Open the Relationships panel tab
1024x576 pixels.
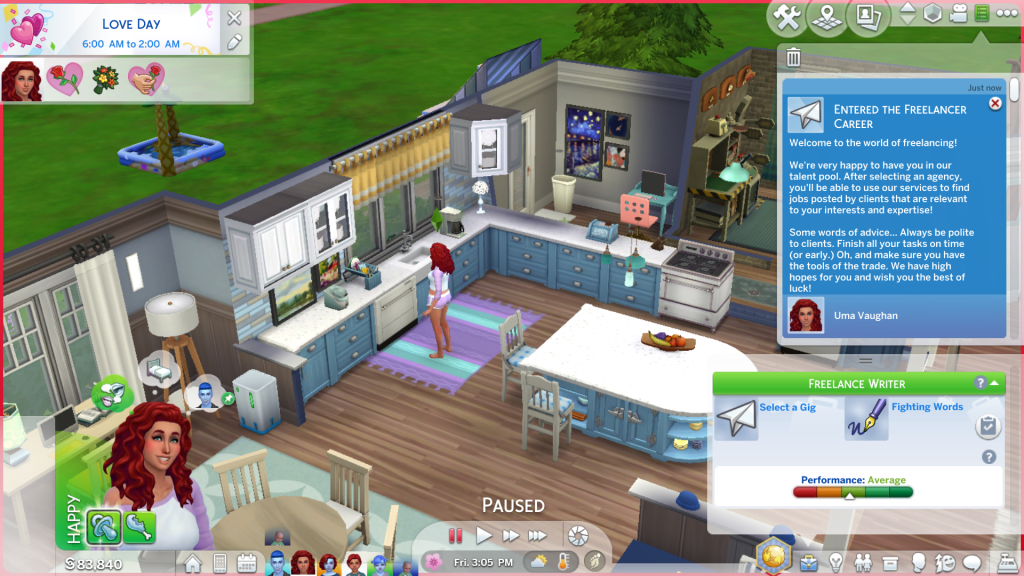click(x=862, y=563)
